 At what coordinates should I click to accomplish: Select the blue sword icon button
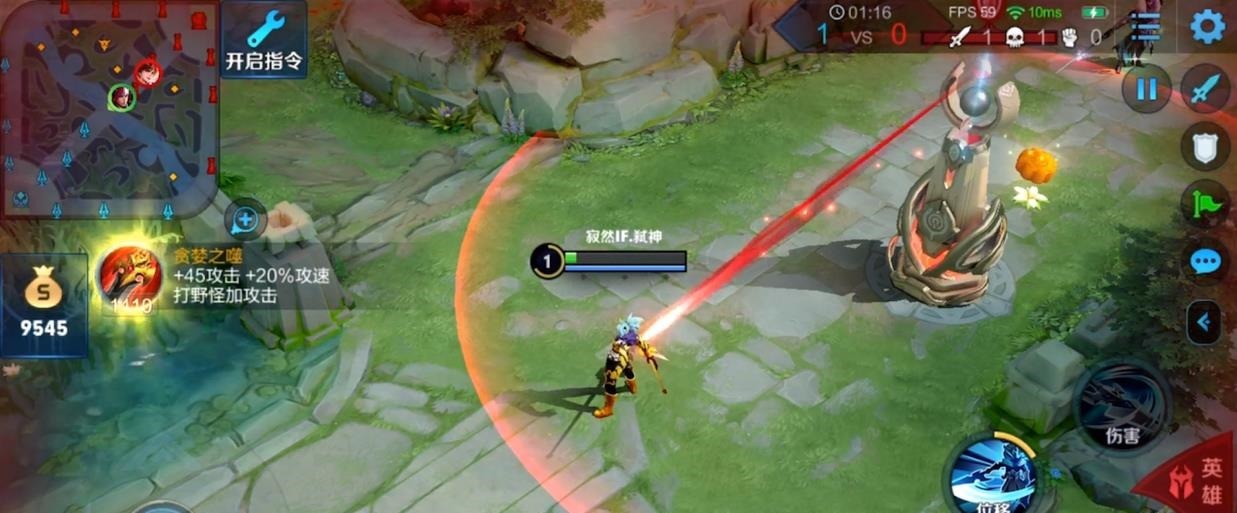(x=1206, y=90)
